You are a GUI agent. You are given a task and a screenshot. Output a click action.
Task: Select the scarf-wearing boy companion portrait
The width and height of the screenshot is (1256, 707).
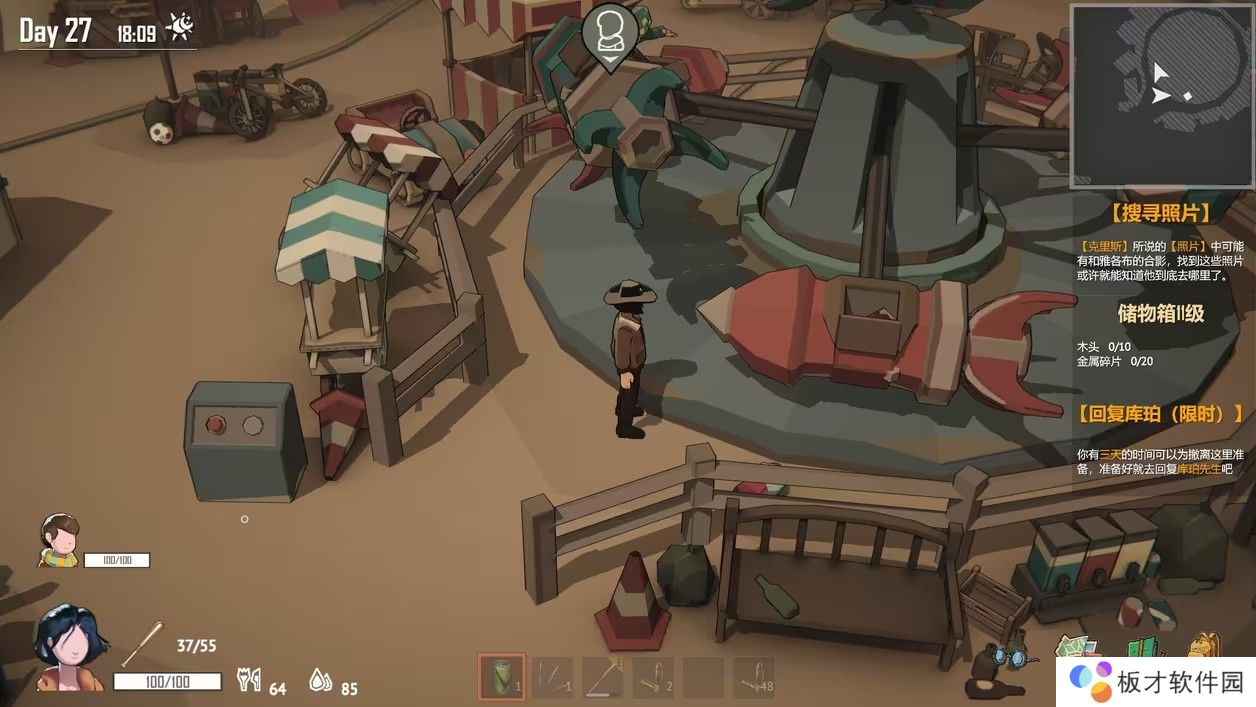pos(59,540)
